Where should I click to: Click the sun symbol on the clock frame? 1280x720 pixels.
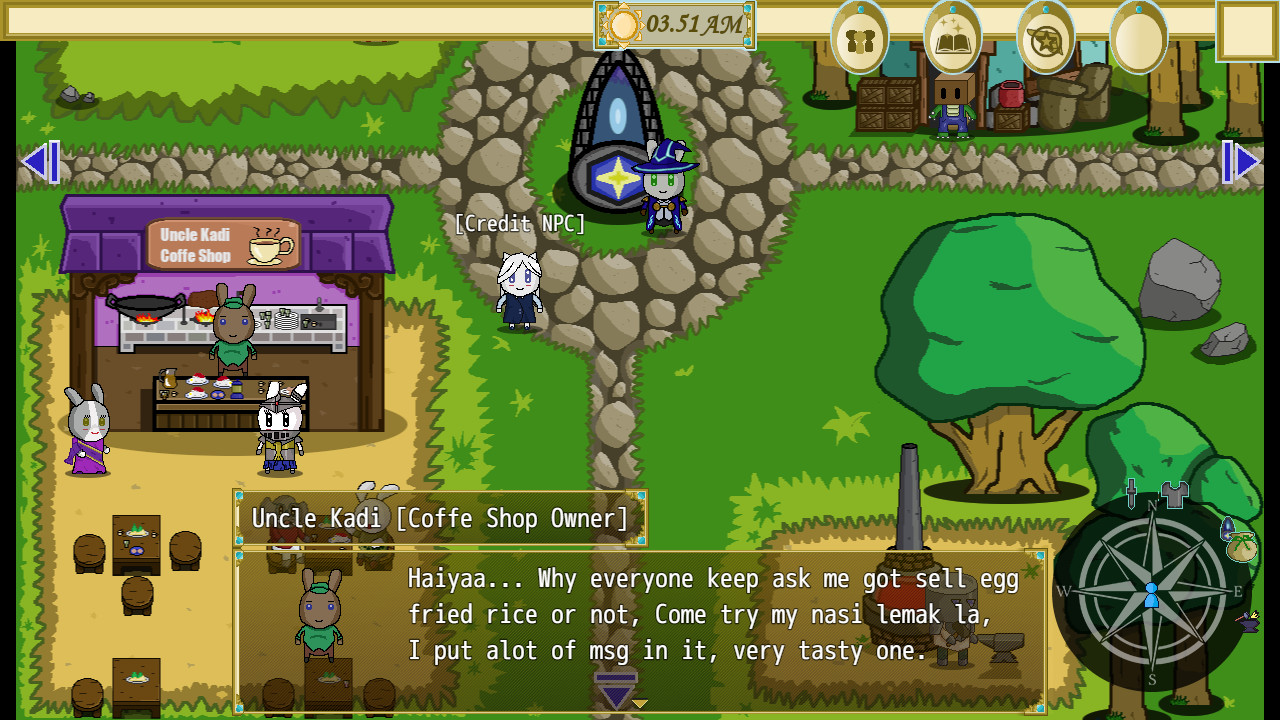[x=626, y=26]
